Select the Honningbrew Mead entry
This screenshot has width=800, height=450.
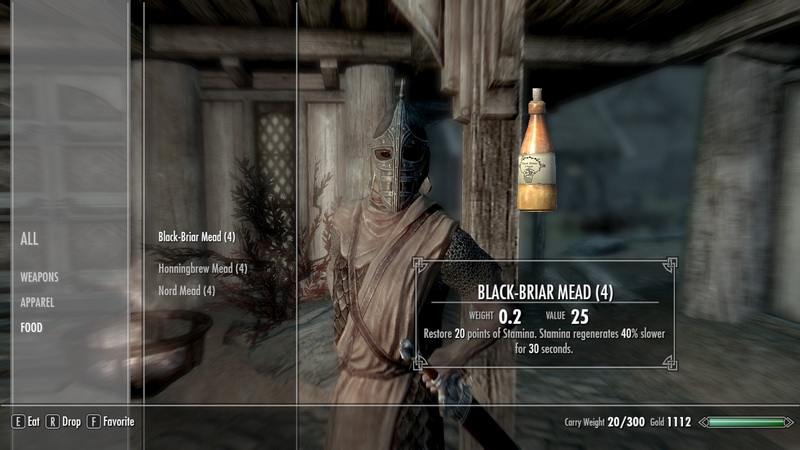tap(203, 269)
